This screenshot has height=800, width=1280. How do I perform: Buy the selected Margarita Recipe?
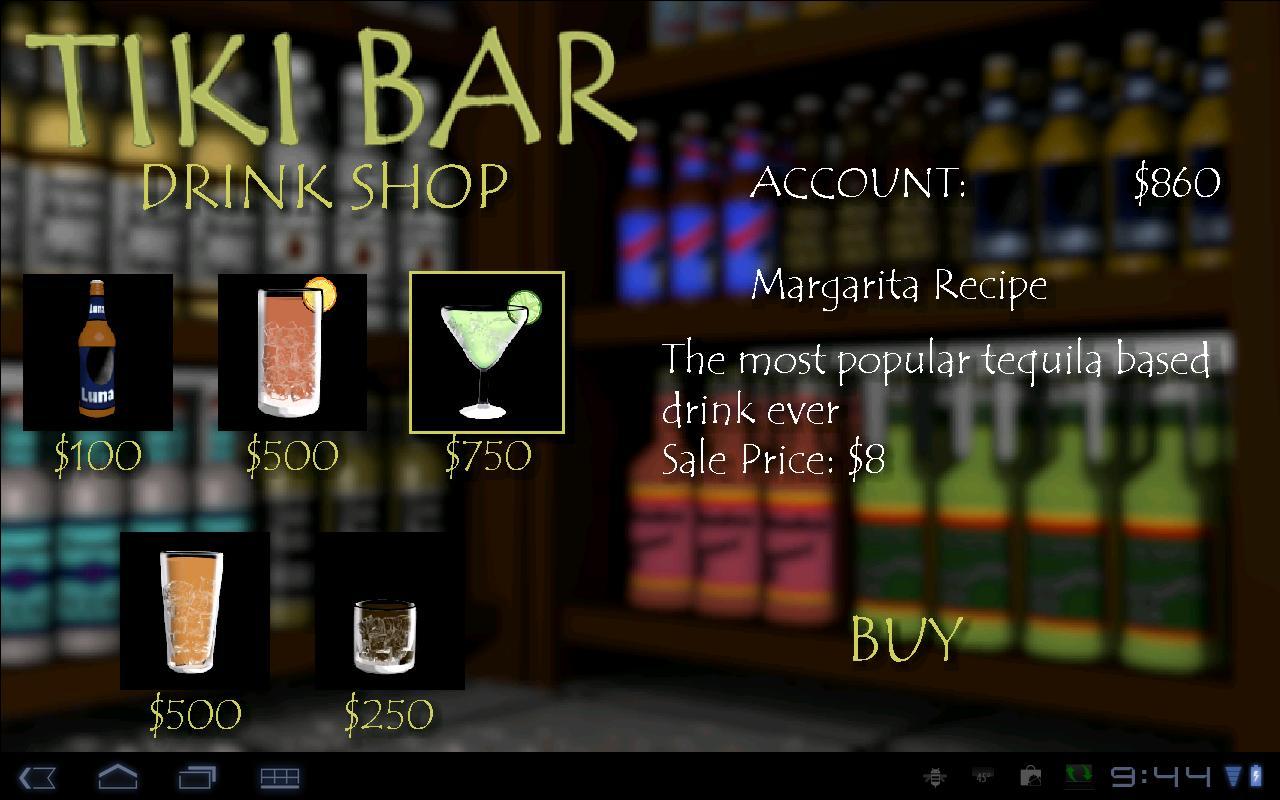click(903, 638)
